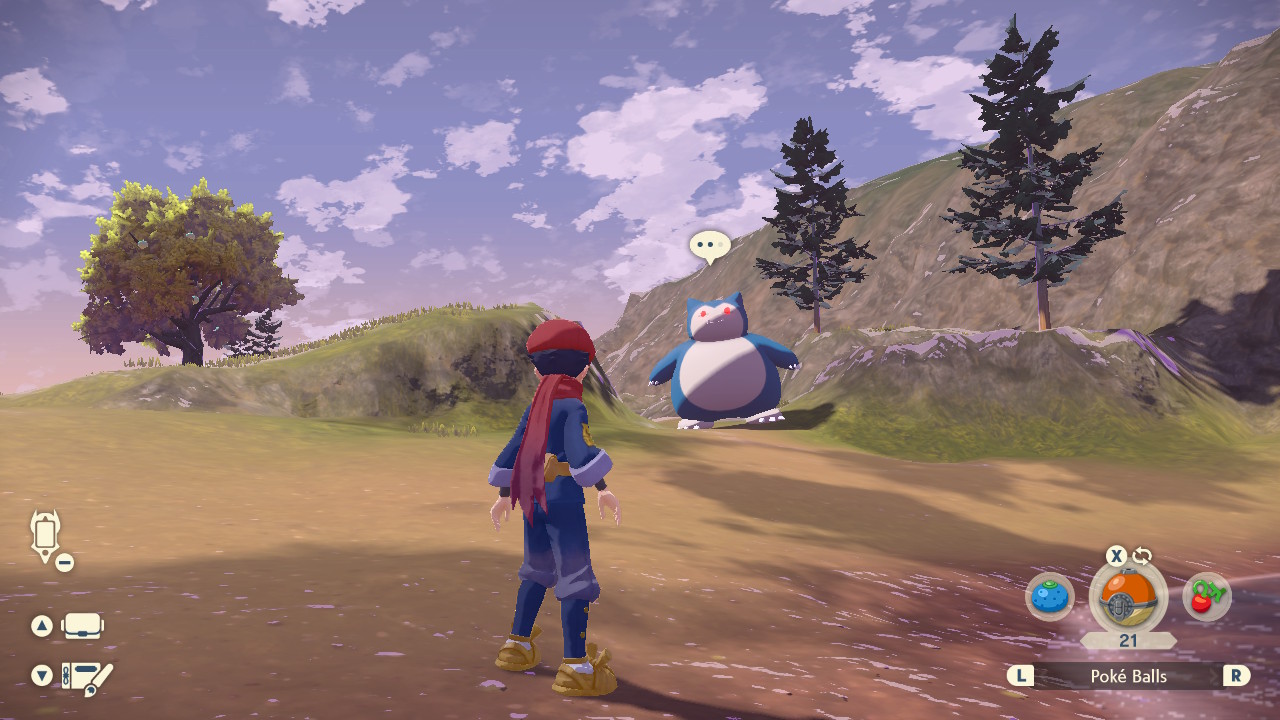Choose the red berry item slot
This screenshot has width=1280, height=720.
(x=1206, y=598)
